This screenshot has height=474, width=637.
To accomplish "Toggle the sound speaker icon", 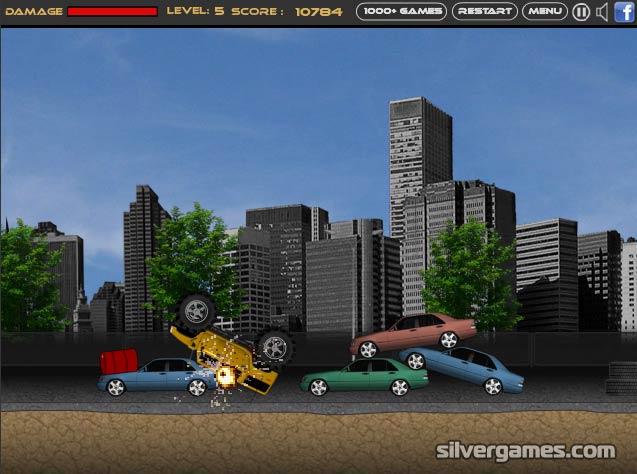I will coord(602,12).
